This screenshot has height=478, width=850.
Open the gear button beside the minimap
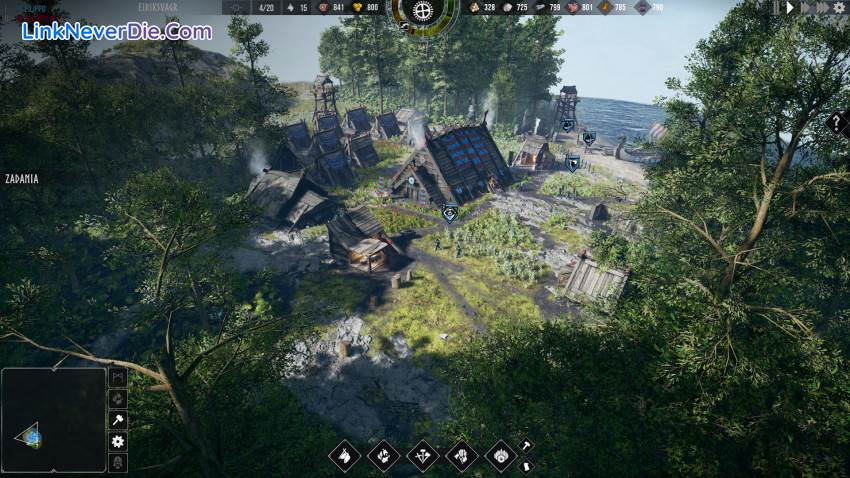click(118, 441)
